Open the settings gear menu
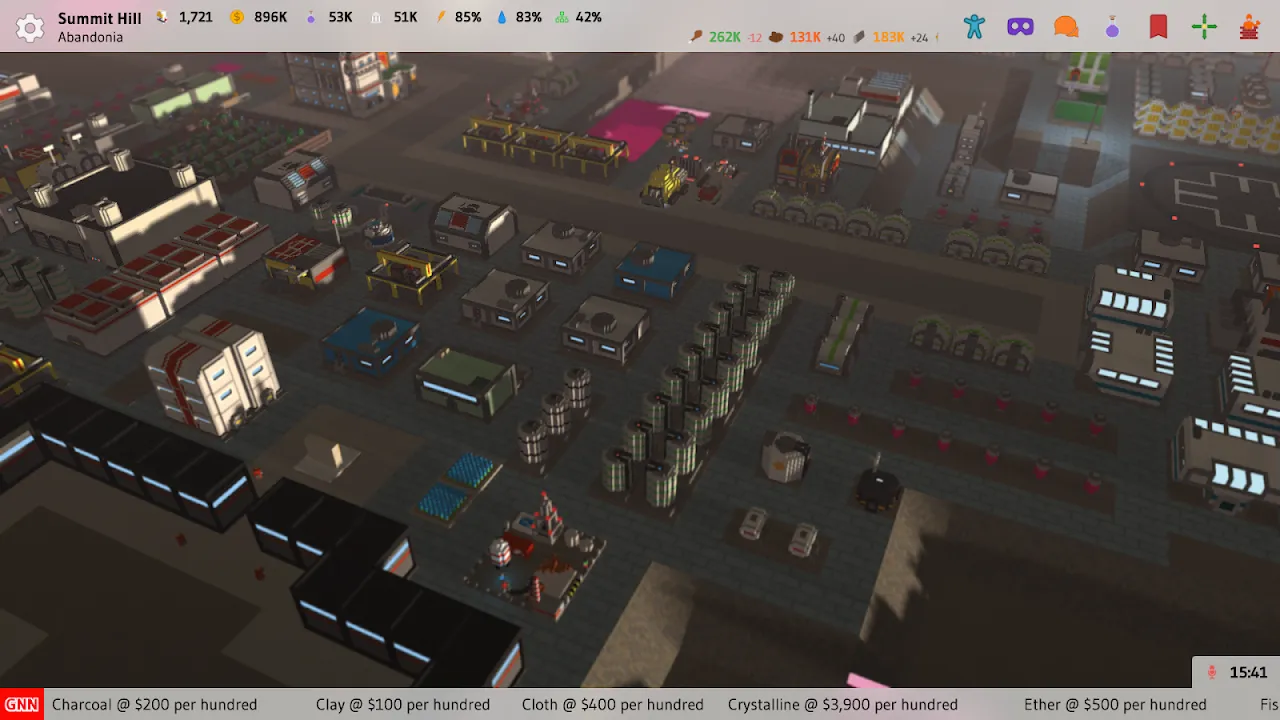The width and height of the screenshot is (1280, 720). click(30, 27)
